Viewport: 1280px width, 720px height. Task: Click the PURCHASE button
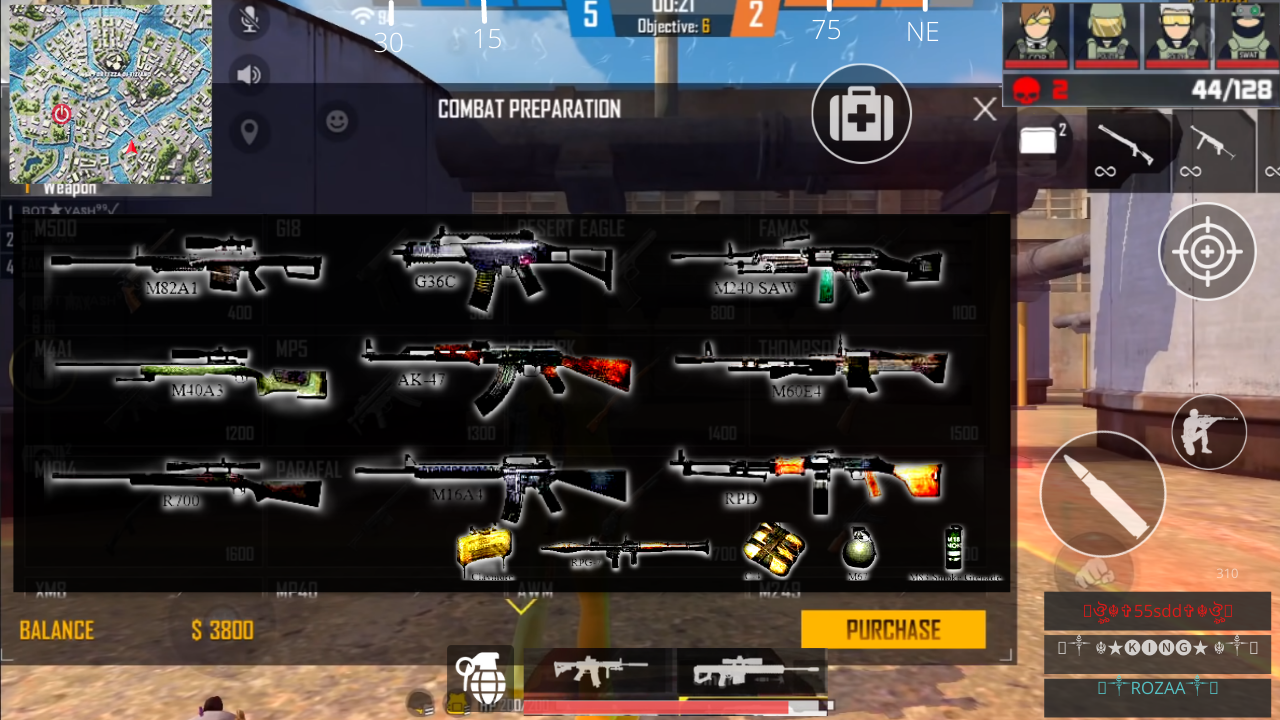click(893, 629)
